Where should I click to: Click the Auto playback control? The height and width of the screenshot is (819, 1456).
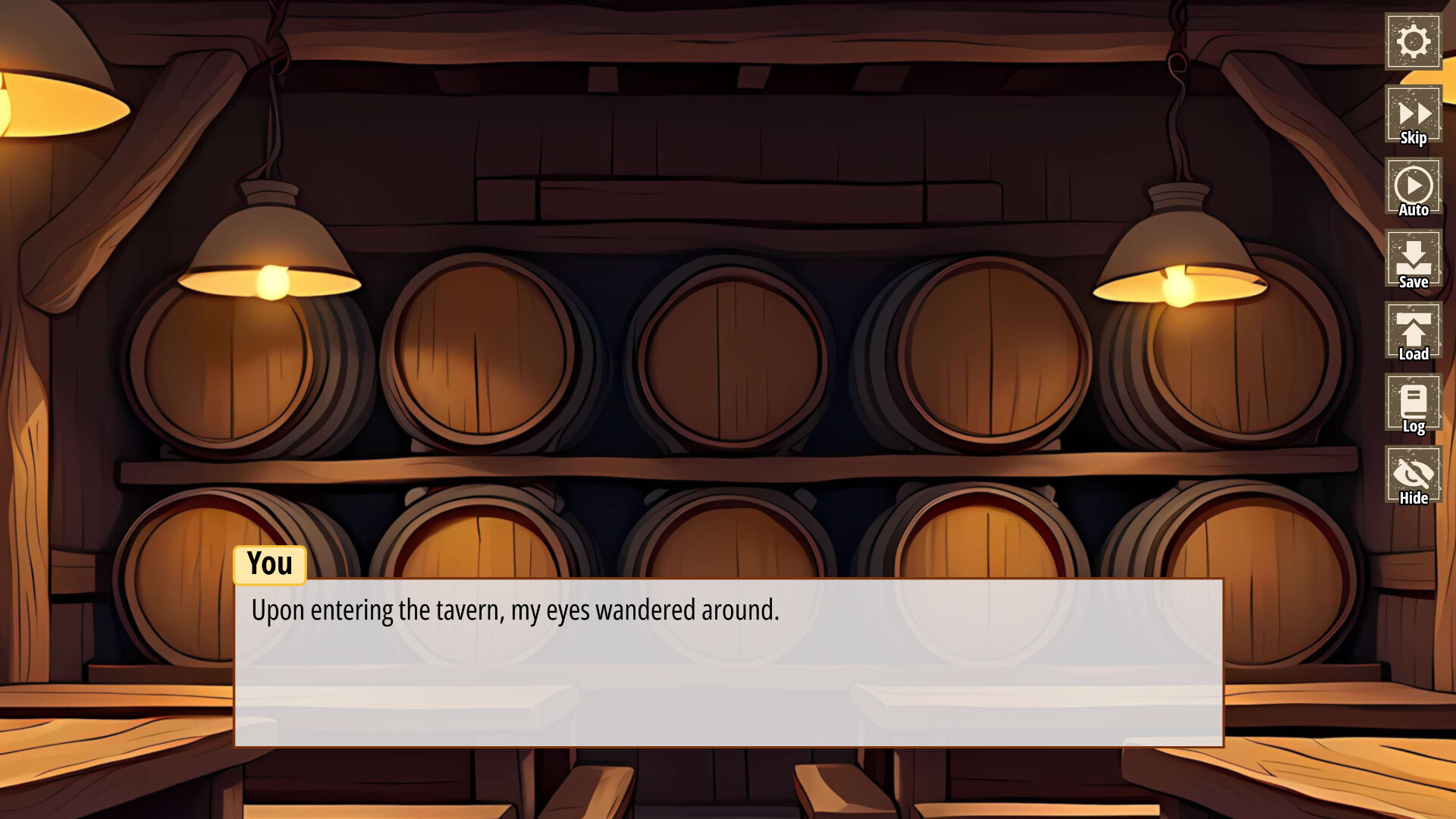[x=1413, y=186]
